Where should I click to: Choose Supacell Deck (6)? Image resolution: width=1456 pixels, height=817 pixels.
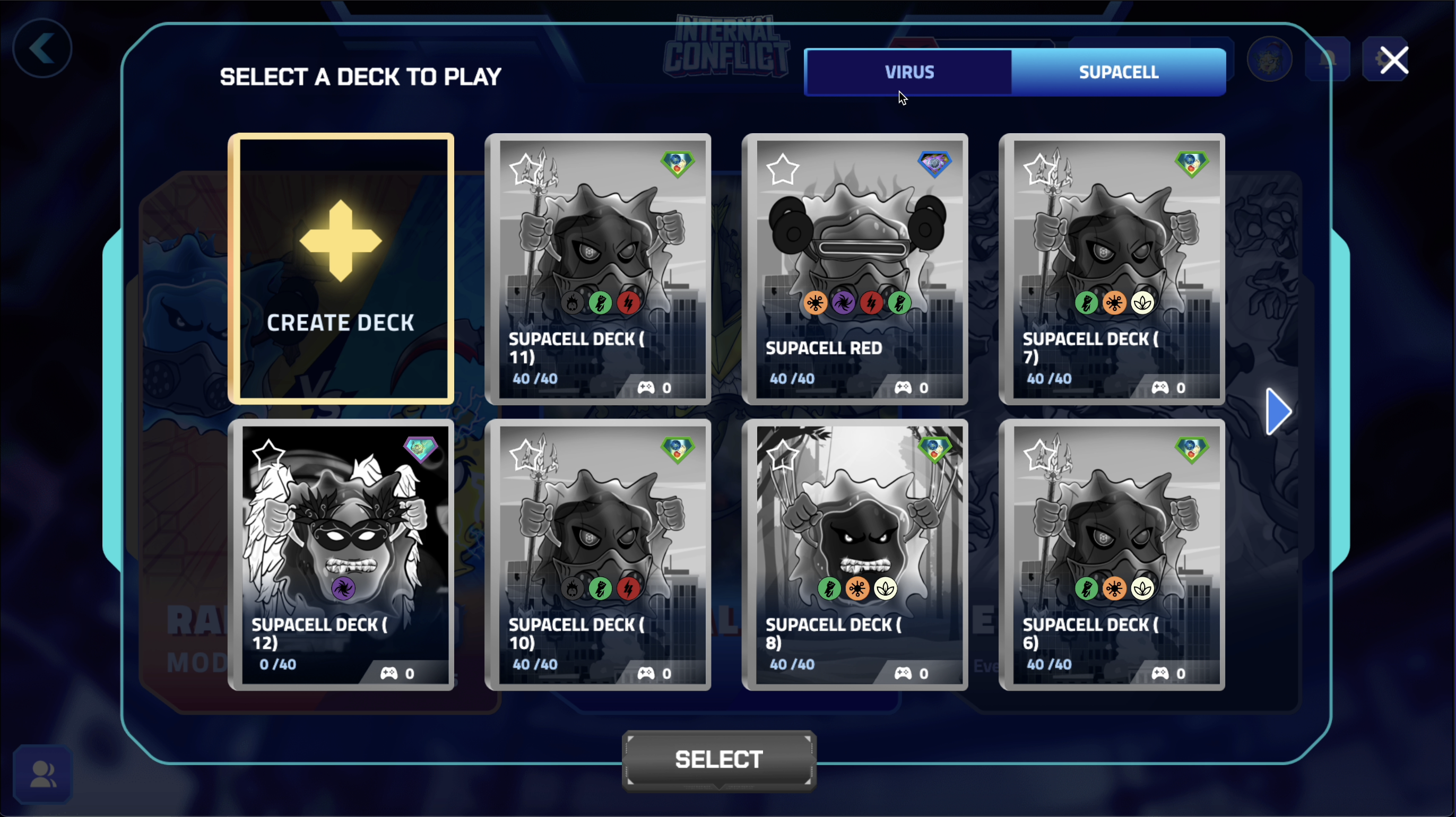1112,555
